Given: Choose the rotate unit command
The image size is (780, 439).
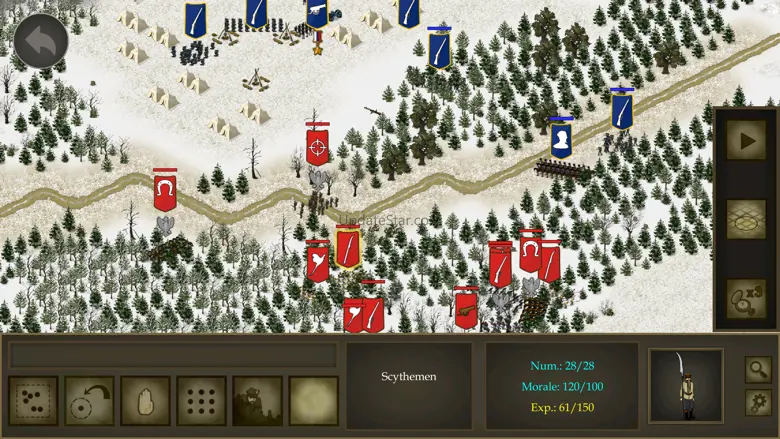Looking at the screenshot, I should point(90,400).
